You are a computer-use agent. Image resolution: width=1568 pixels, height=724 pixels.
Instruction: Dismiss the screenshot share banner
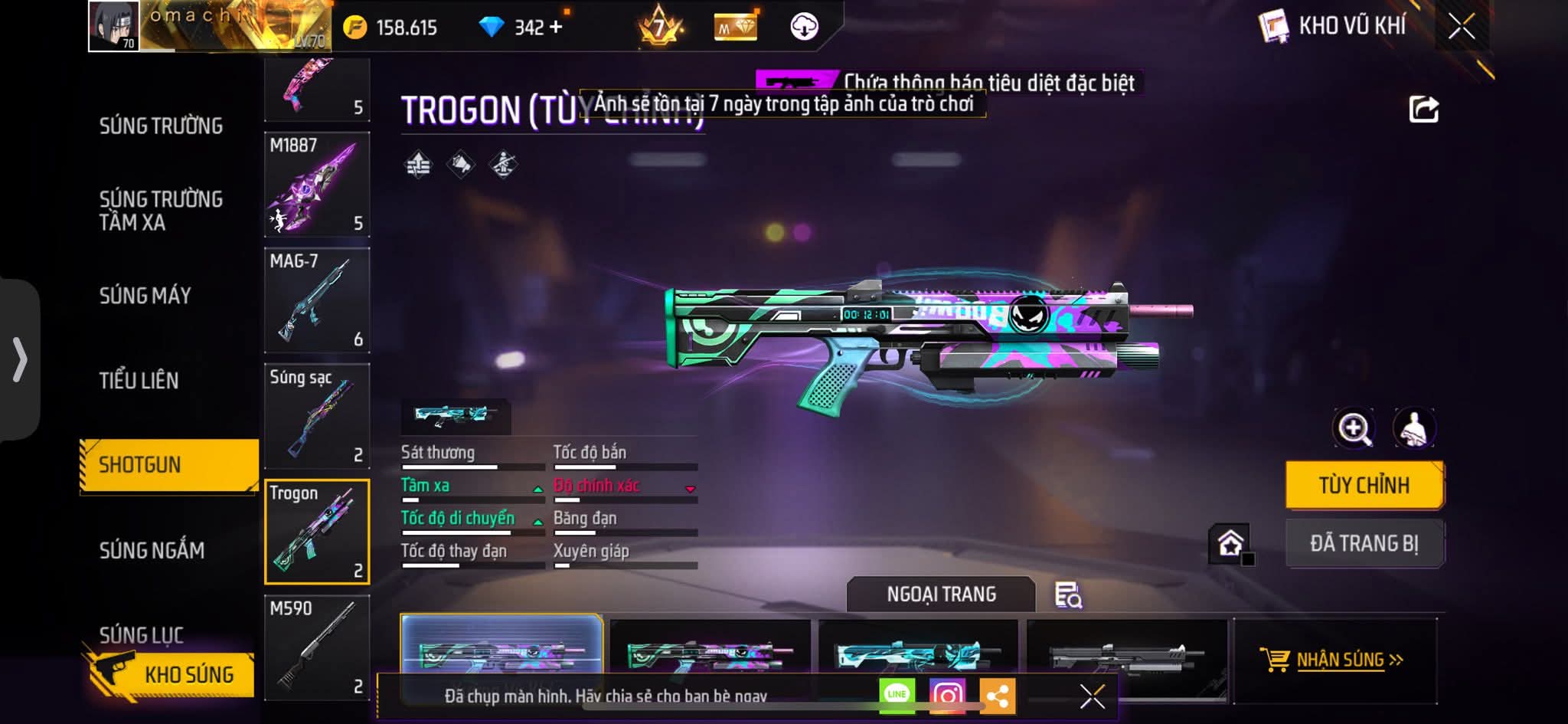coord(1092,696)
